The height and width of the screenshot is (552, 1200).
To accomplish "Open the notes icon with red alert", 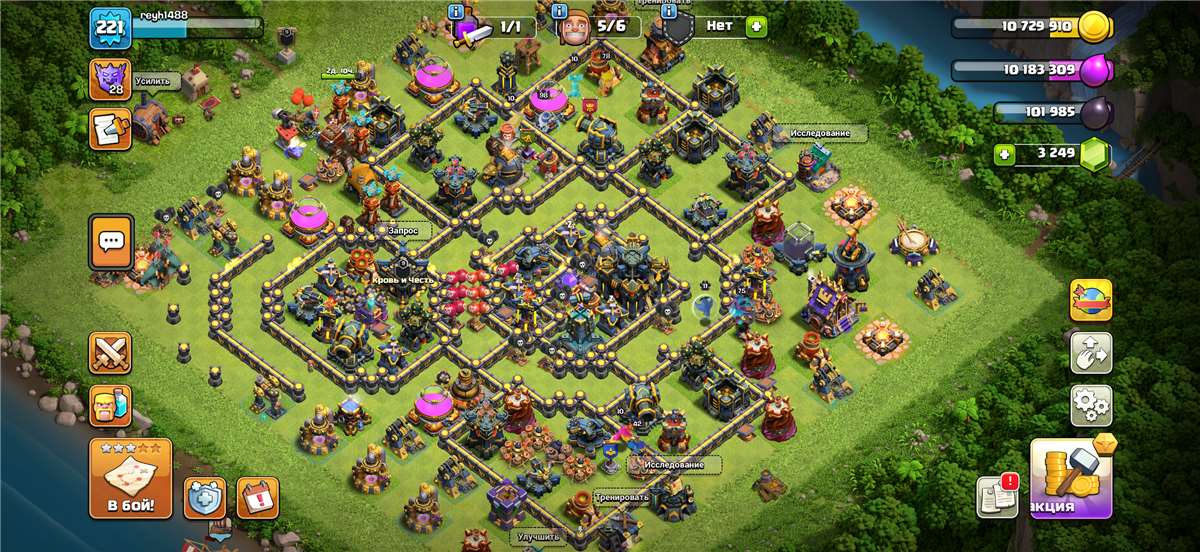I will click(997, 496).
